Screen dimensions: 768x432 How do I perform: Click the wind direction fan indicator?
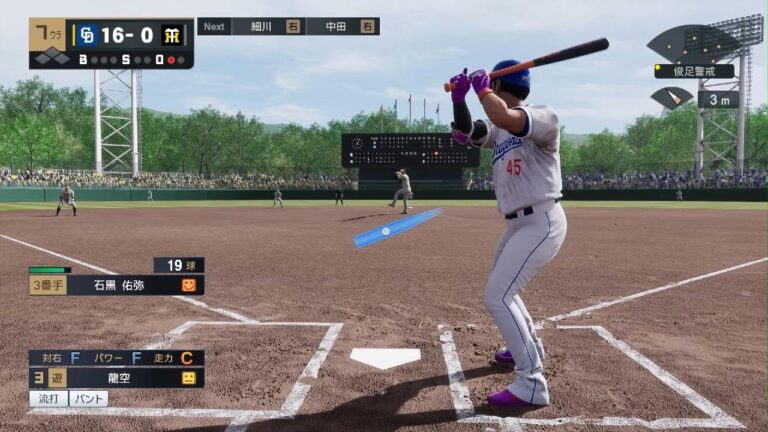671,97
